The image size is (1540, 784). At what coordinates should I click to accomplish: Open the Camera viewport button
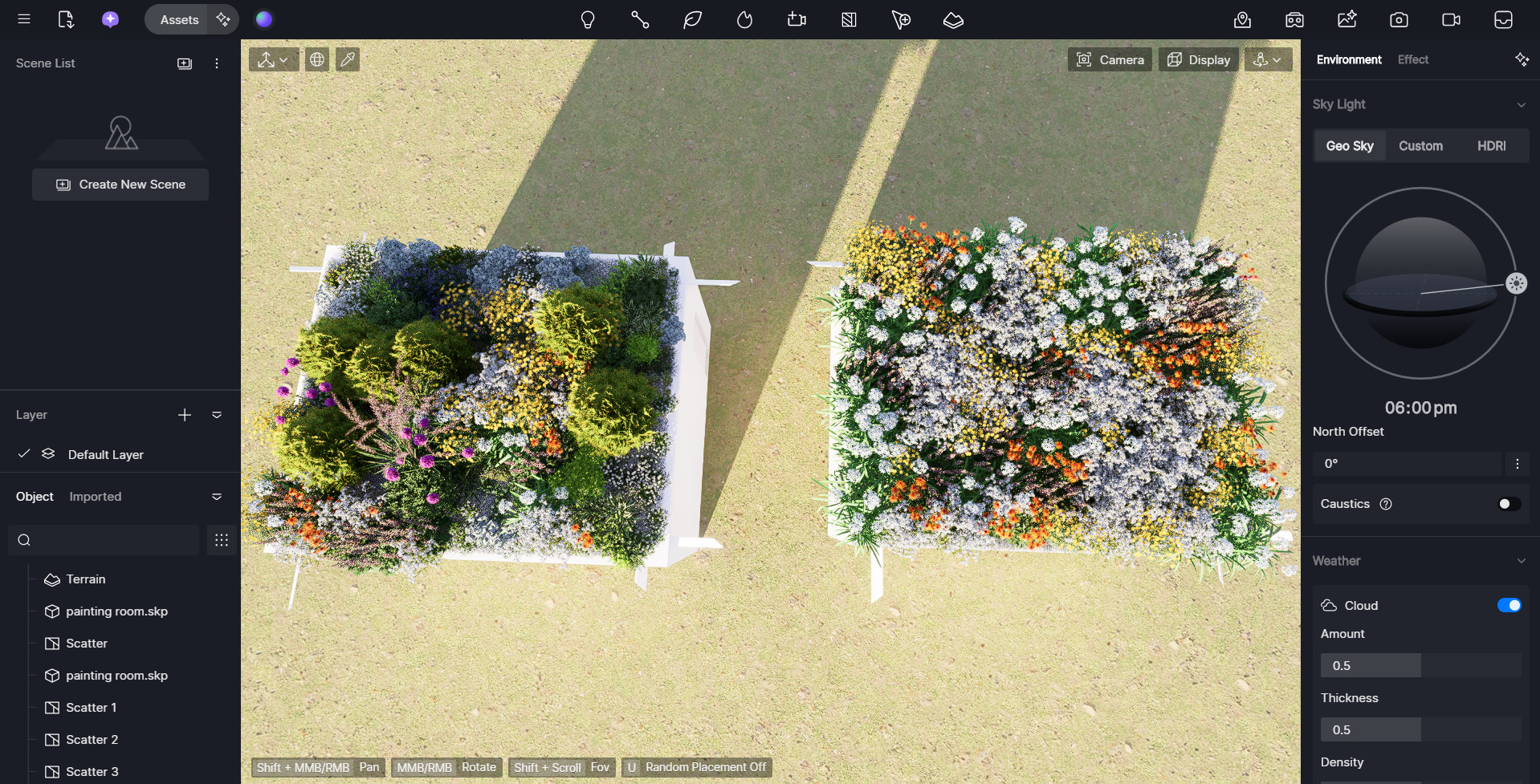click(1110, 60)
